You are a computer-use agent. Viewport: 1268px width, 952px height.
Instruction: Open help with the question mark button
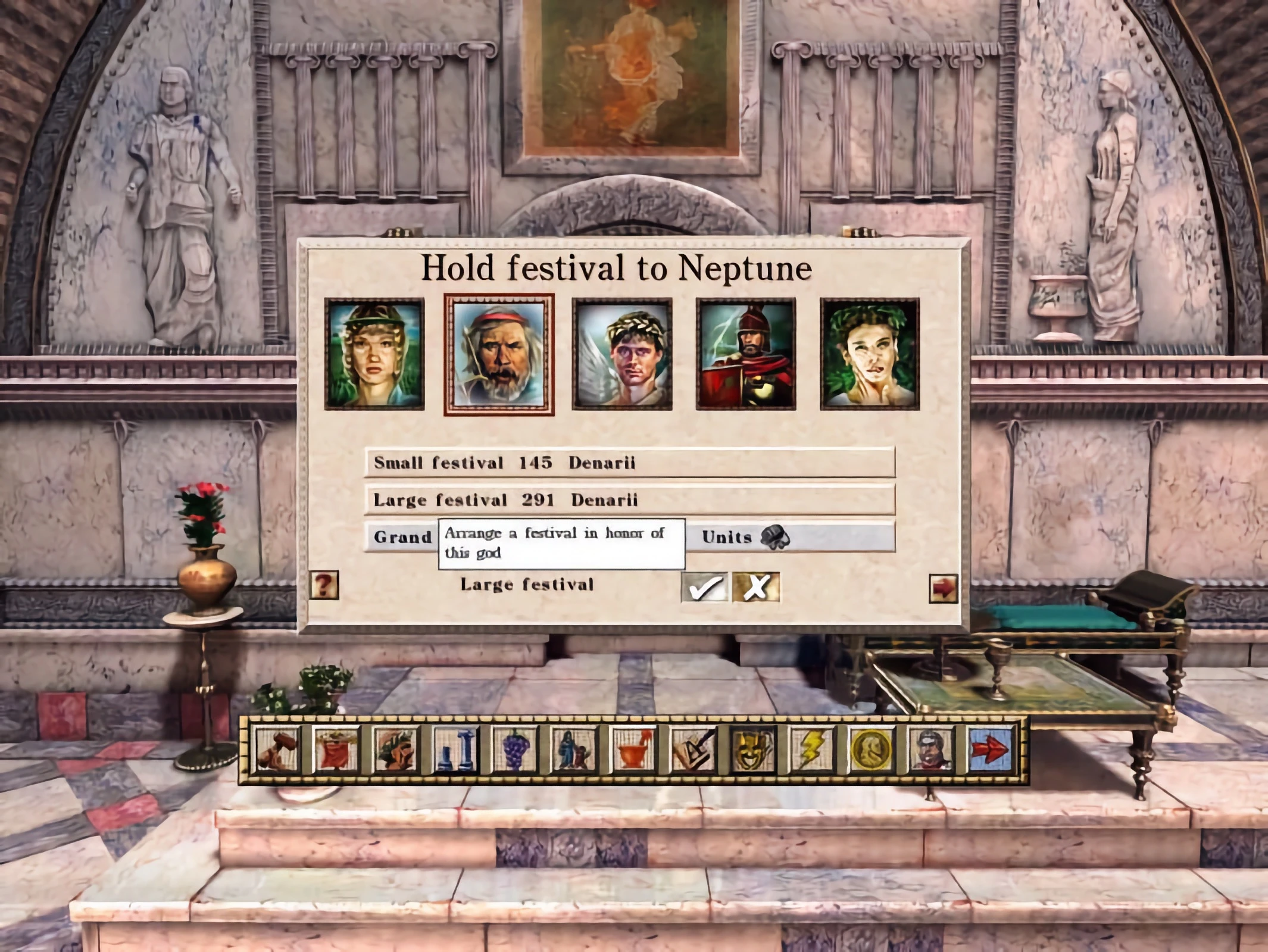click(x=324, y=585)
